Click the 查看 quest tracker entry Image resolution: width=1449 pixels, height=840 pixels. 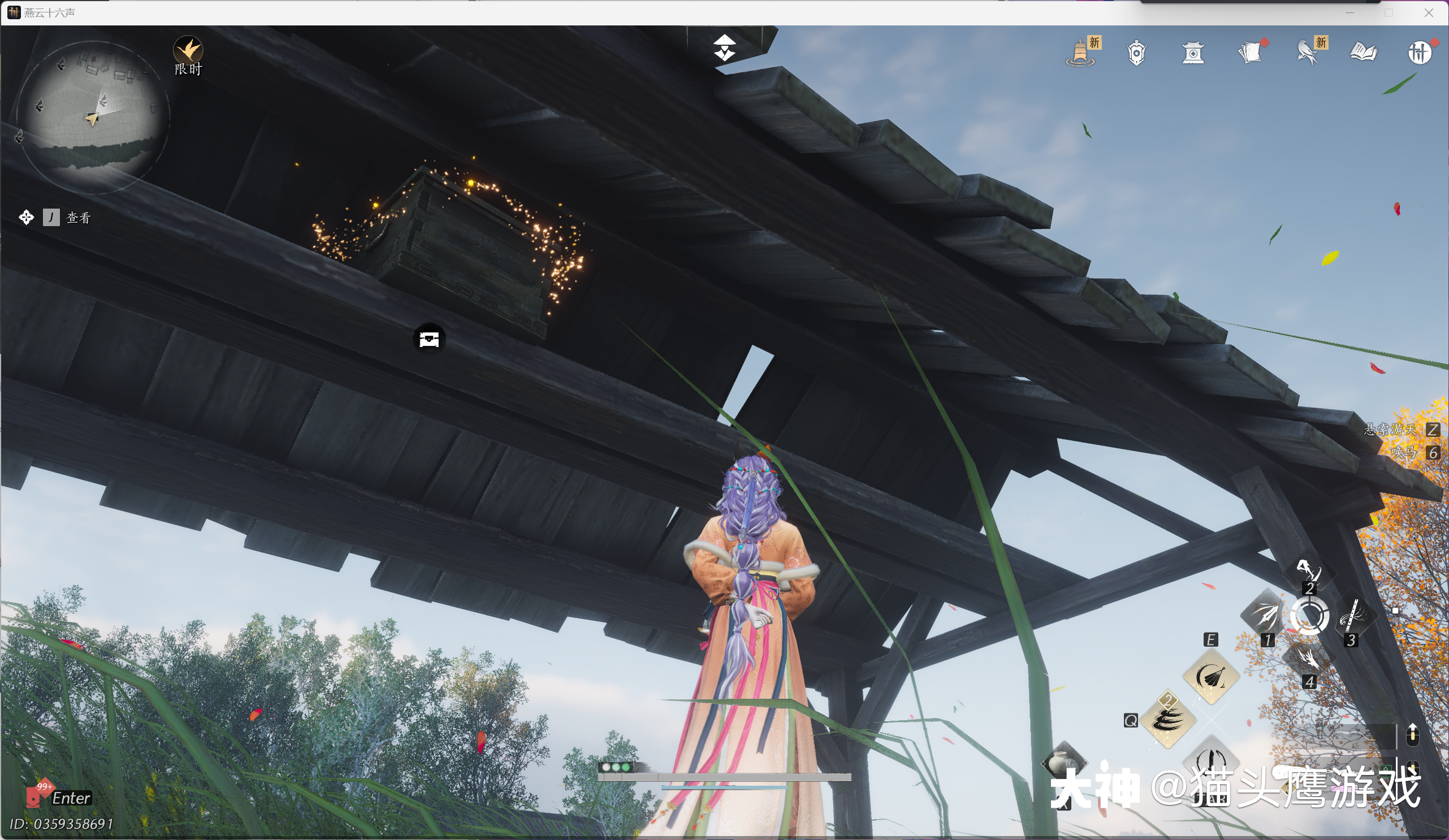coord(77,218)
